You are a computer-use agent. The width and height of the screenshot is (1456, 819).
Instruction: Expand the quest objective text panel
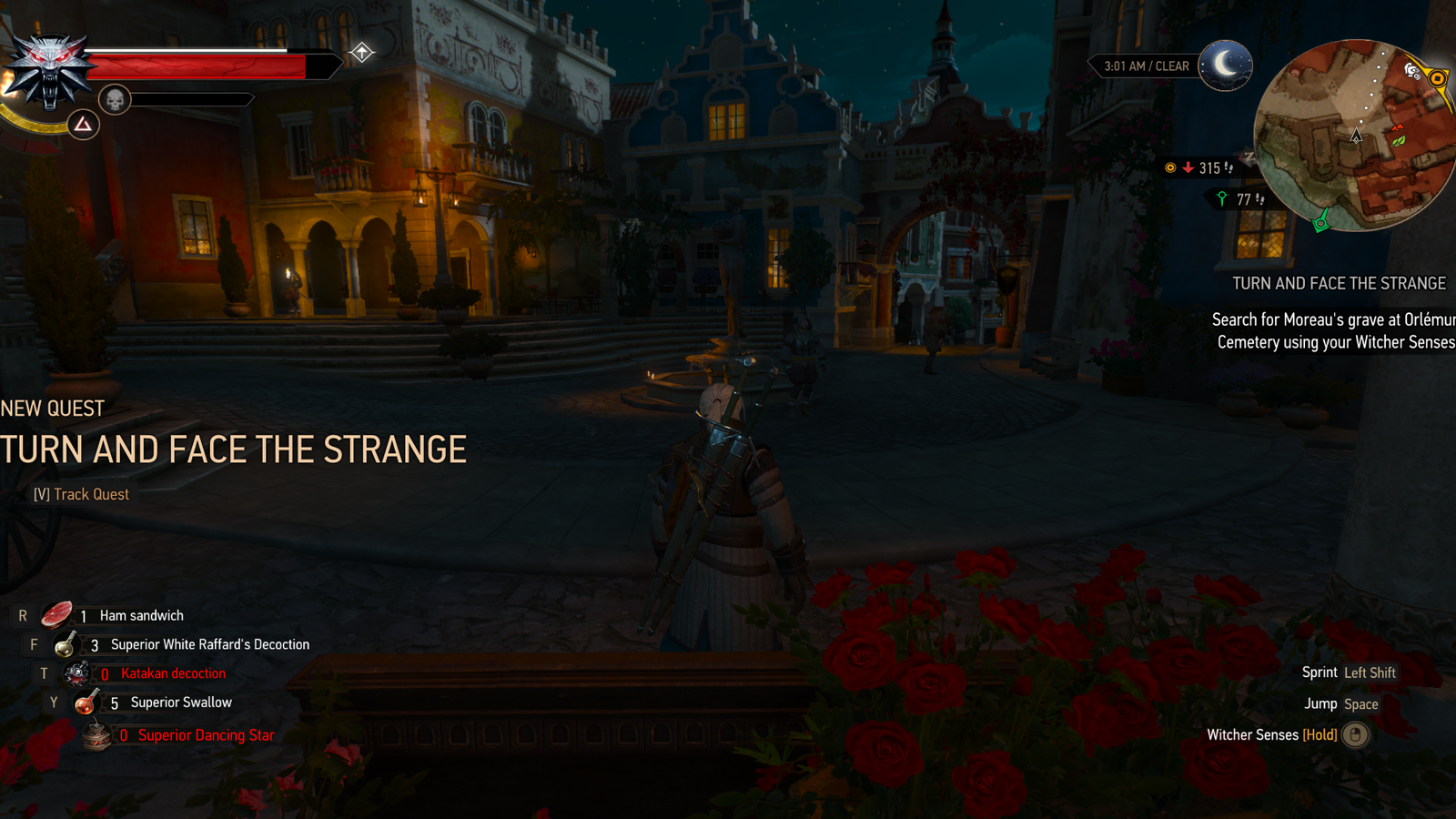1333,332
